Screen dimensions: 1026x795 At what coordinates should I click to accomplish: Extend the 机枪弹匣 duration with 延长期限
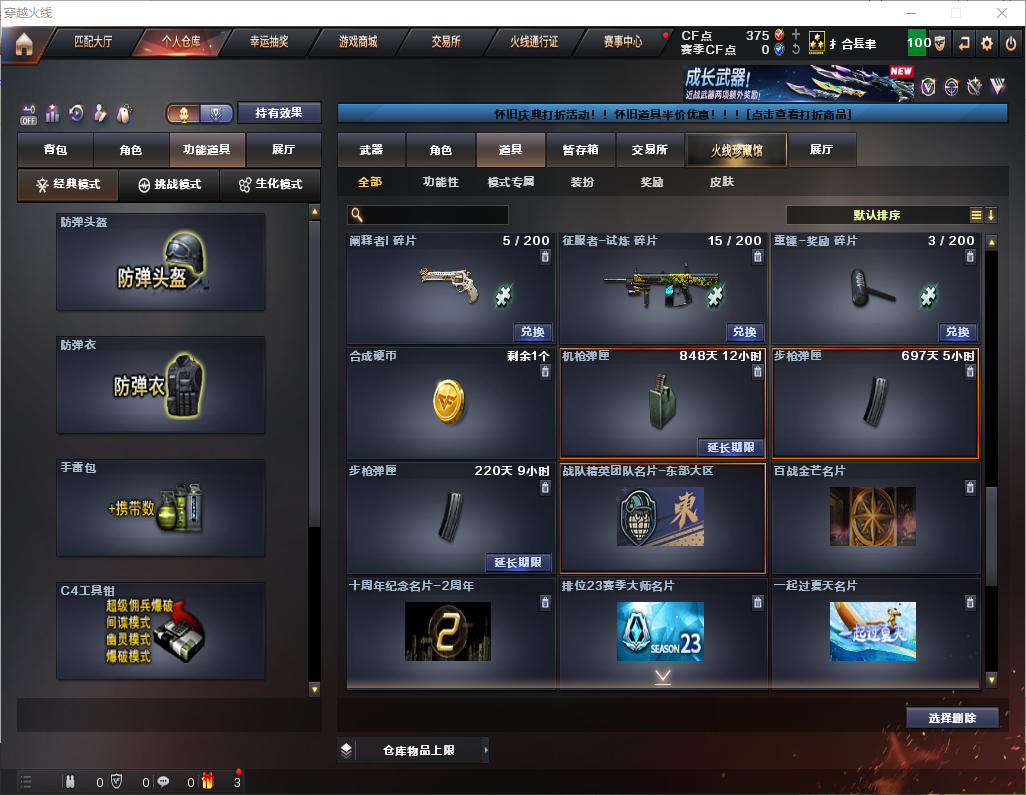tap(729, 447)
